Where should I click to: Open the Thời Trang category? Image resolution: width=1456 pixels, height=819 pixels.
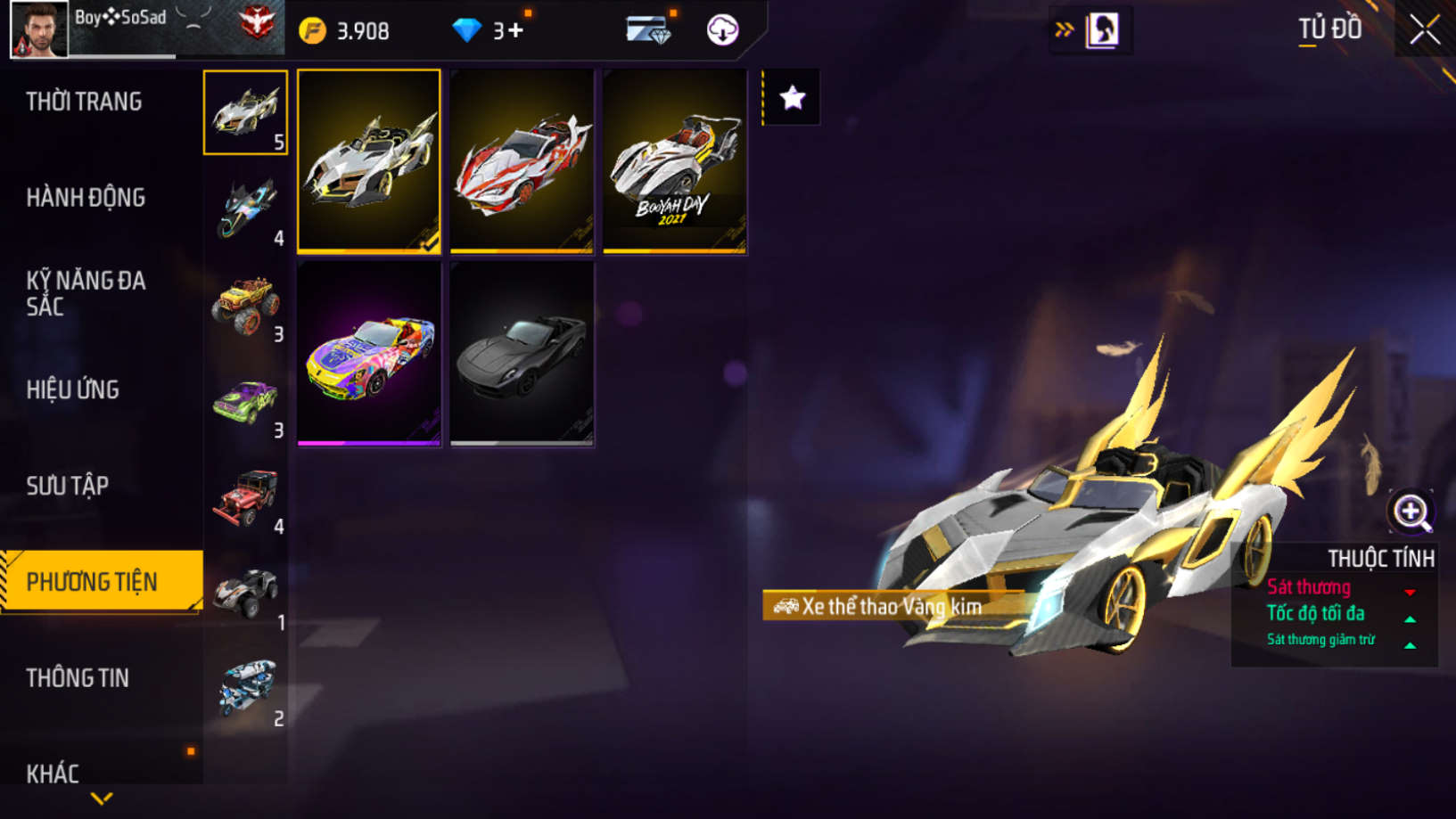point(84,102)
